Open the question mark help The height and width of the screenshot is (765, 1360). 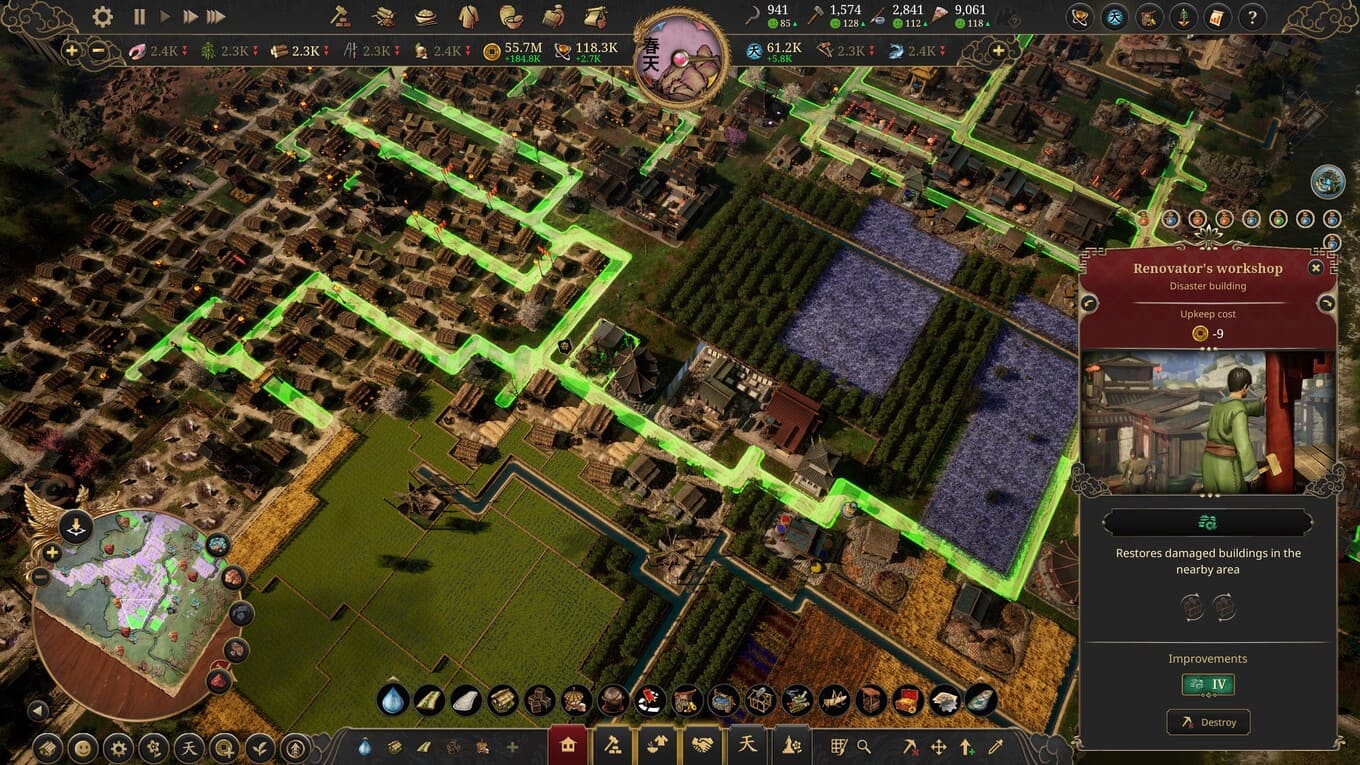click(1251, 17)
